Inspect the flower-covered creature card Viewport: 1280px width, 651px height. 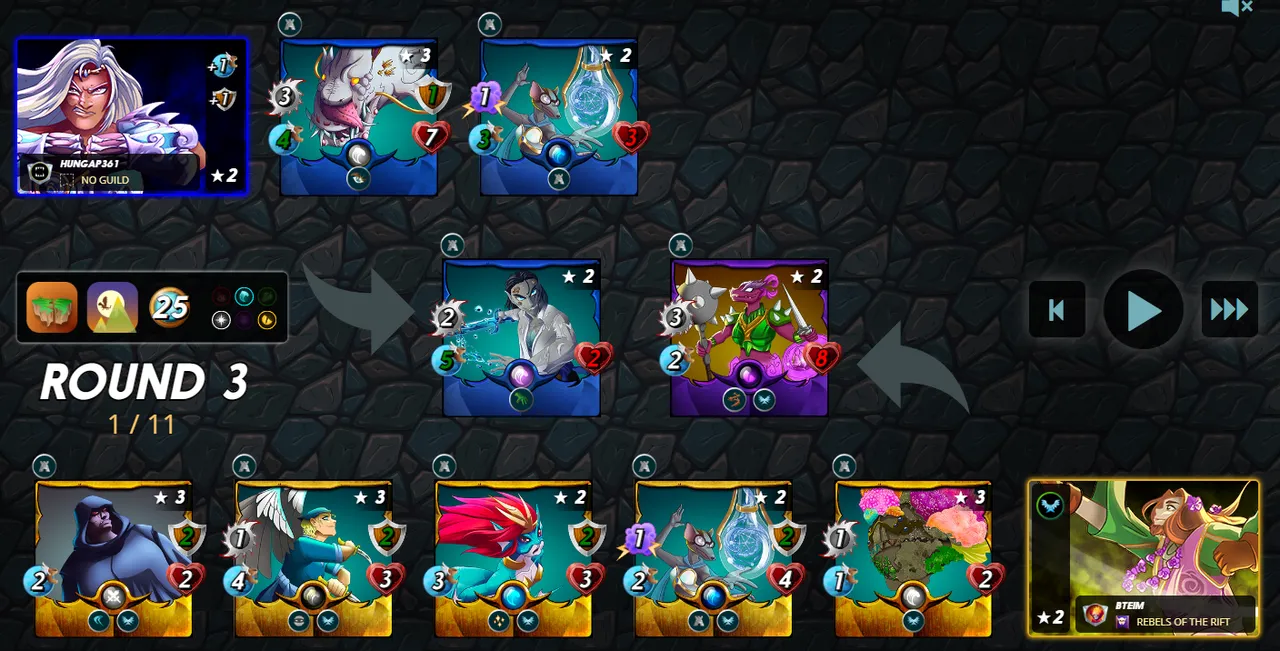click(x=913, y=557)
